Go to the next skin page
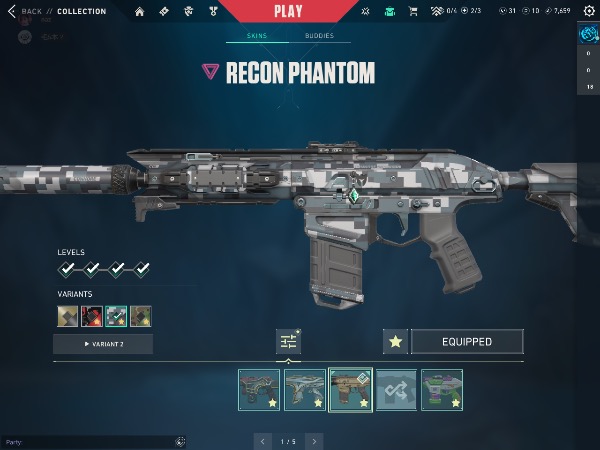 tap(314, 441)
